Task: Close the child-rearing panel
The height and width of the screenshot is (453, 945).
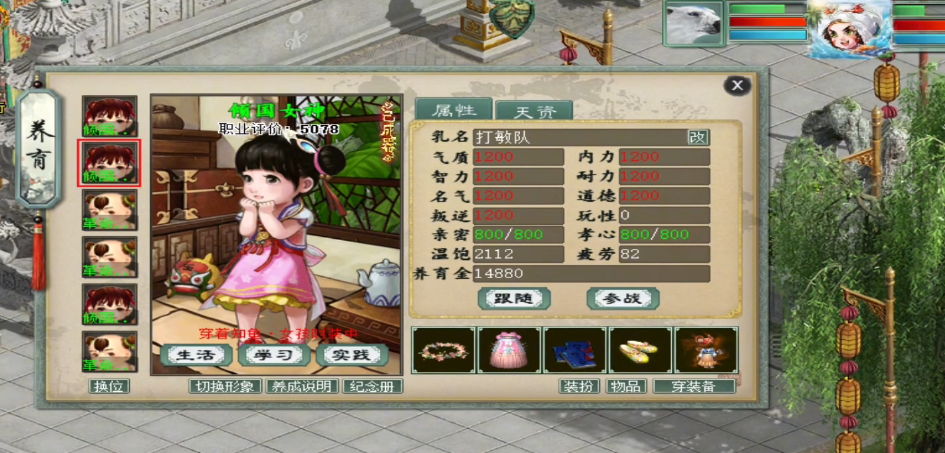Action: coord(737,86)
